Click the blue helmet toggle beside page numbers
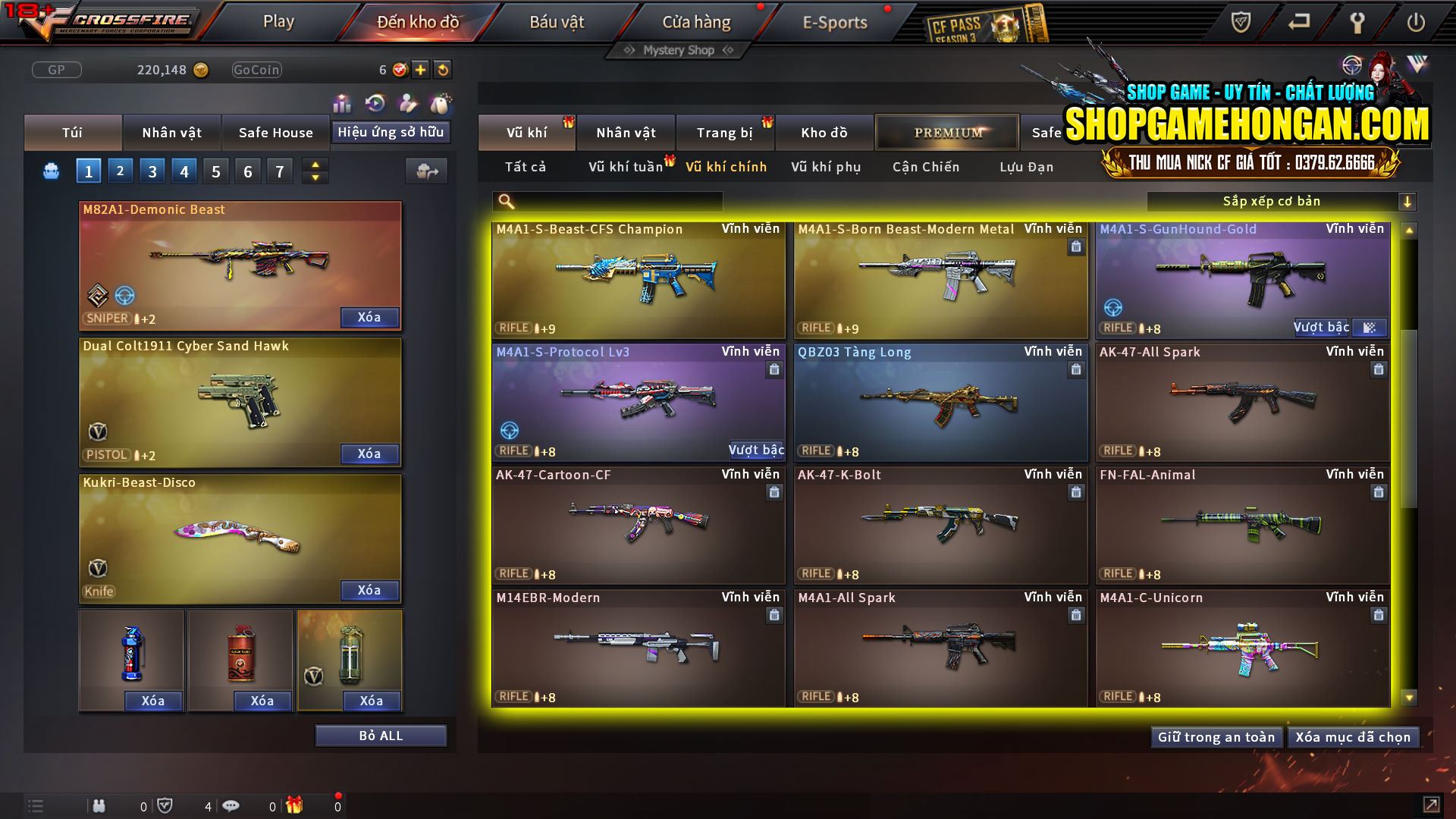 (x=50, y=171)
